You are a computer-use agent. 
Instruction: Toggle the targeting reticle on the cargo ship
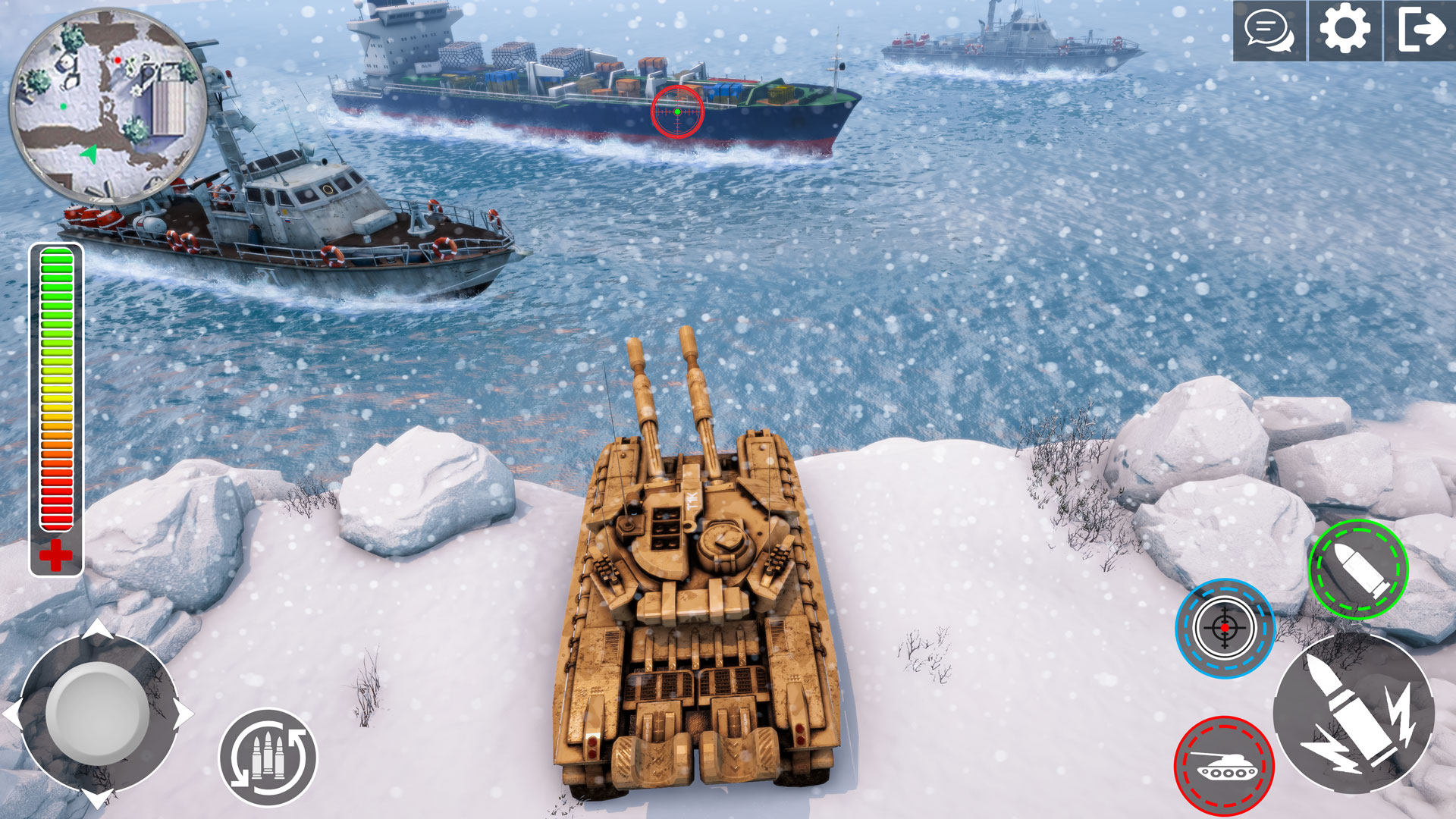[677, 111]
